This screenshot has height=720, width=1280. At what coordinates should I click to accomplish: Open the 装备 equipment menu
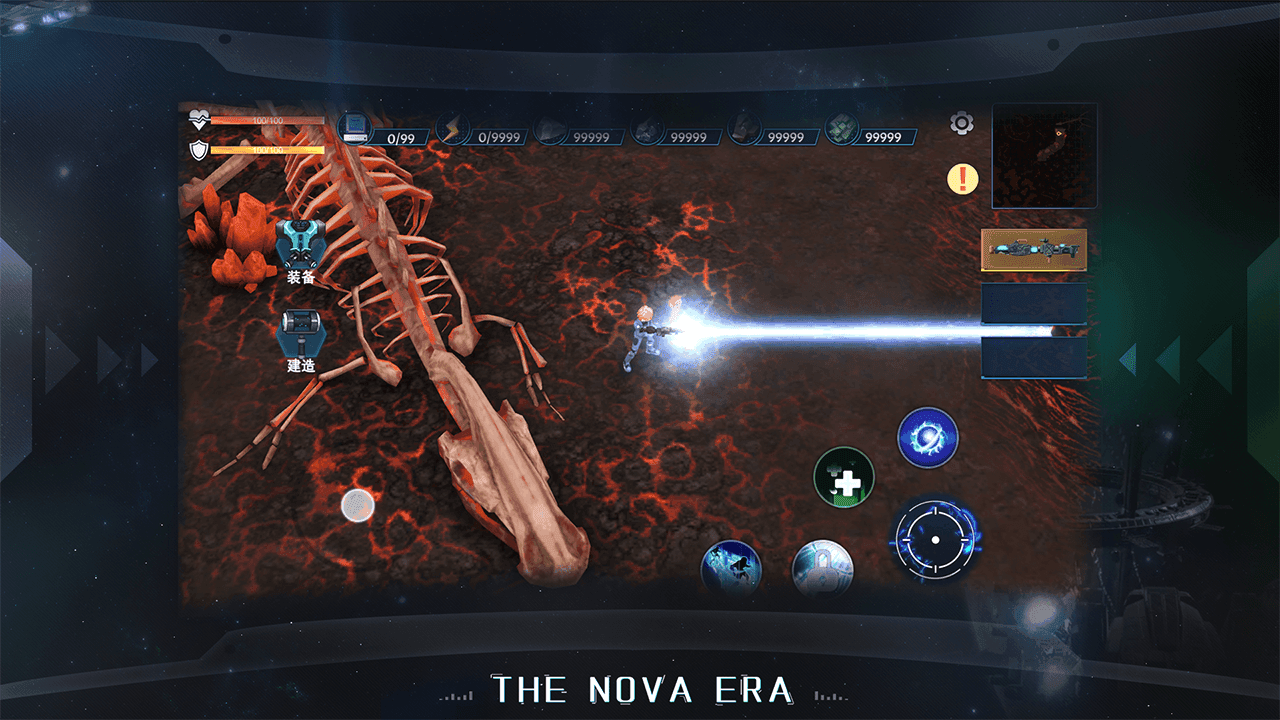click(301, 250)
